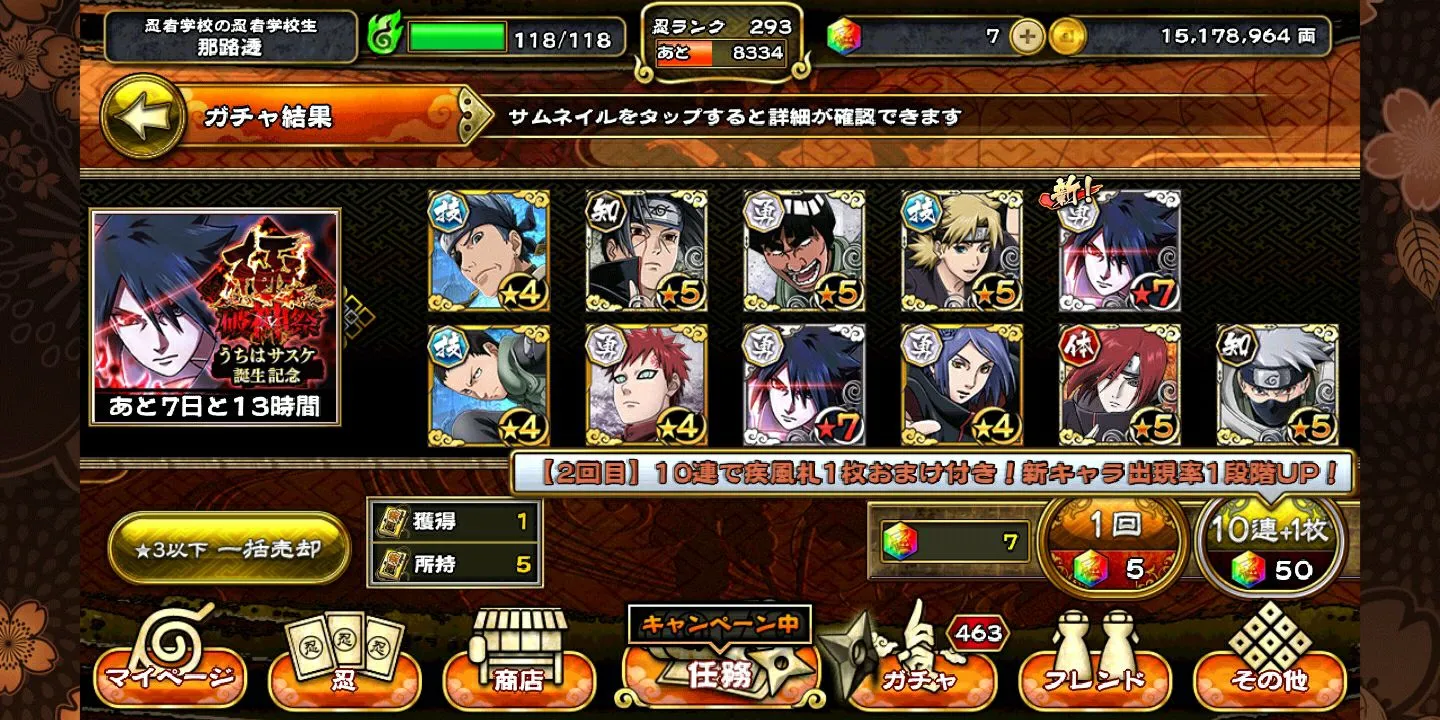Open the ★5 Might Guy card details
Screen dimensions: 1440x720
tap(804, 251)
